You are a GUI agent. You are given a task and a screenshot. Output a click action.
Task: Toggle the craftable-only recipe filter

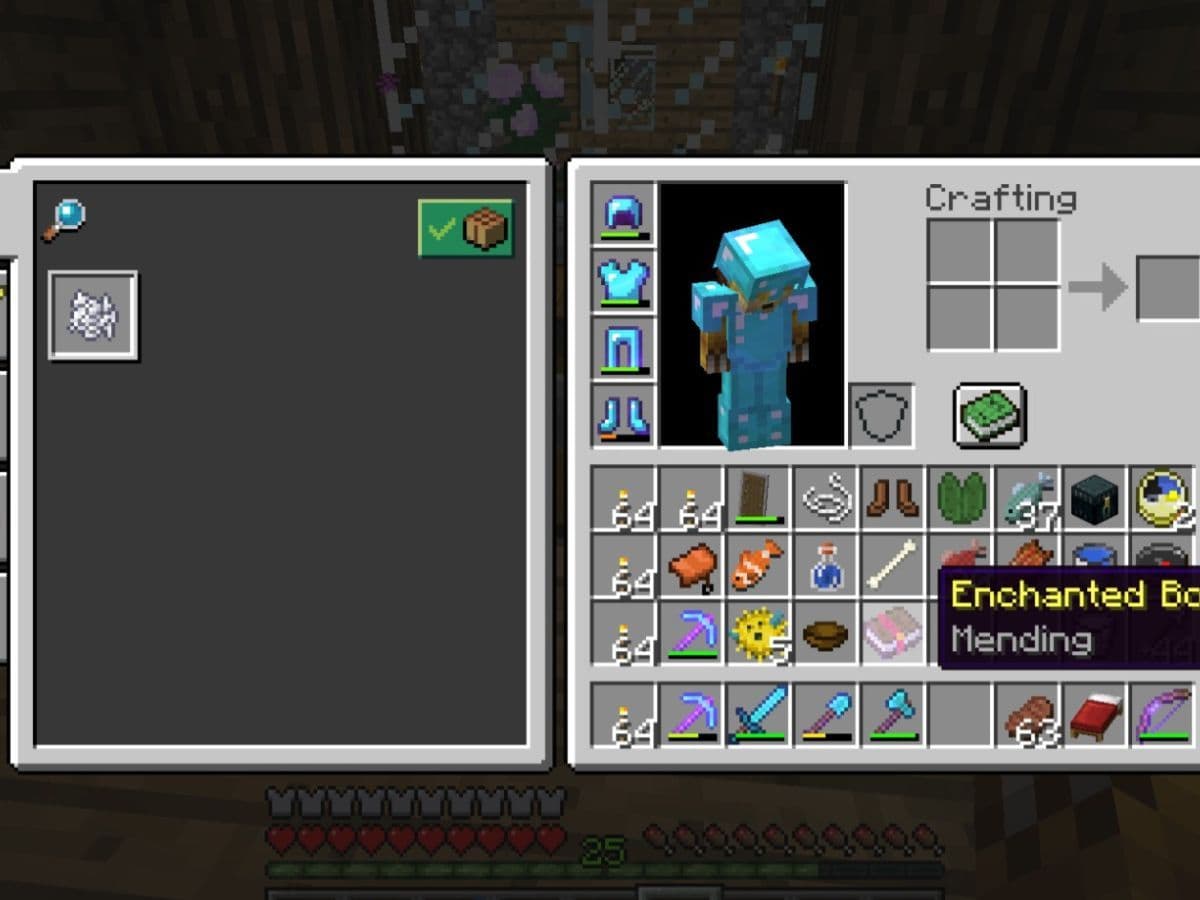coord(466,228)
